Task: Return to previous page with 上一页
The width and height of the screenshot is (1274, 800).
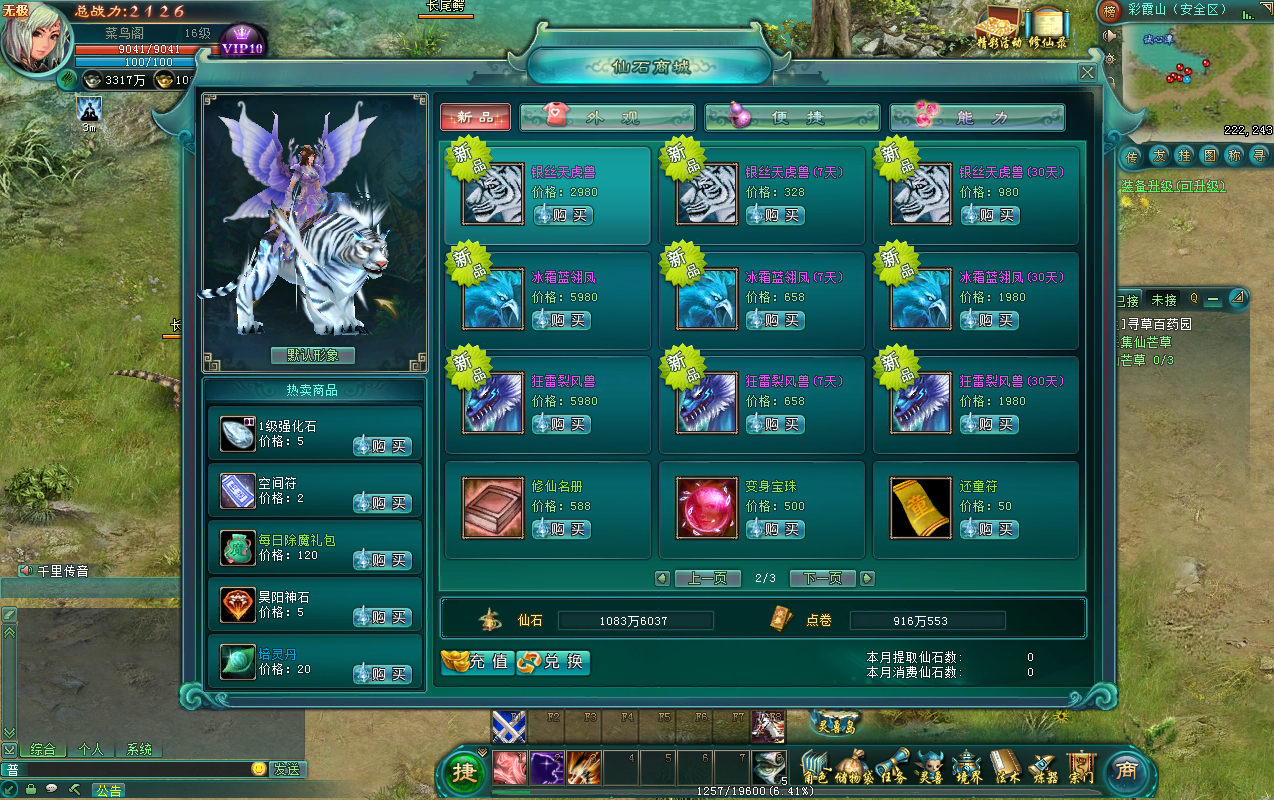Action: [707, 578]
